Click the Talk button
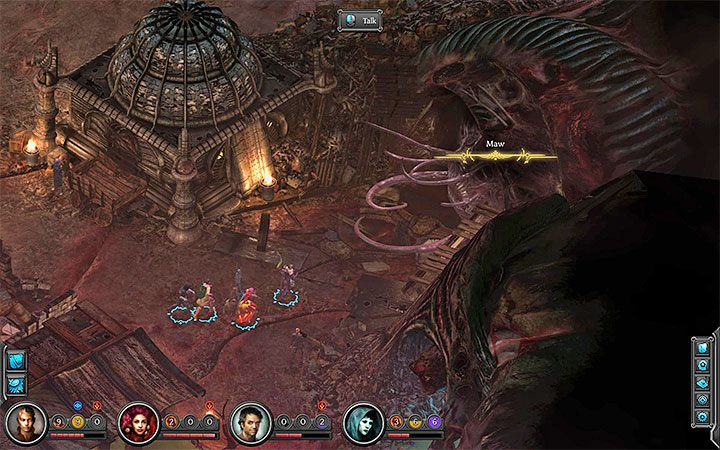The height and width of the screenshot is (450, 720). pos(360,18)
